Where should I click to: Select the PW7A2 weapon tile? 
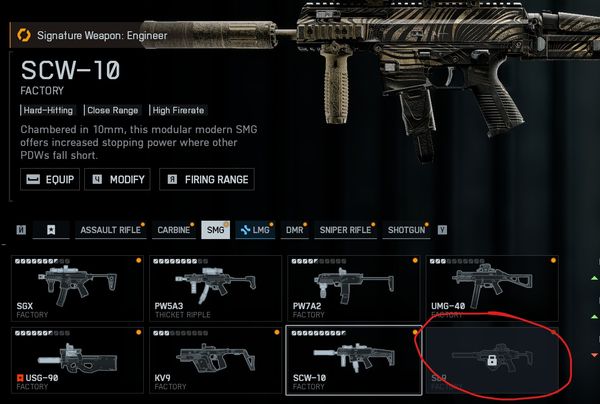pyautogui.click(x=352, y=287)
